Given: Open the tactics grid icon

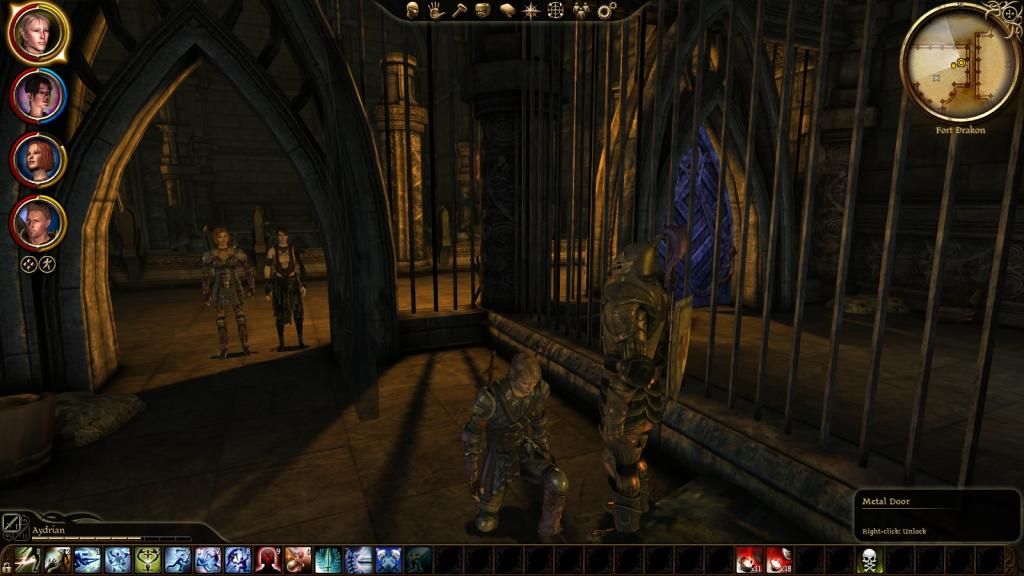Looking at the screenshot, I should point(555,10).
